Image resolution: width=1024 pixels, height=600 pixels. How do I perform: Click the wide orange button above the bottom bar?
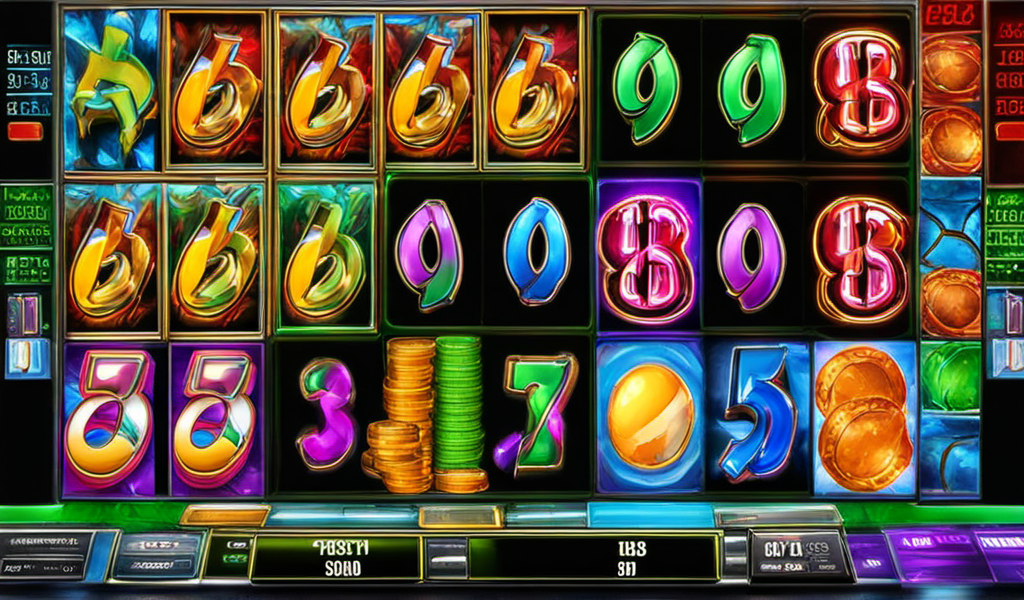click(x=224, y=516)
